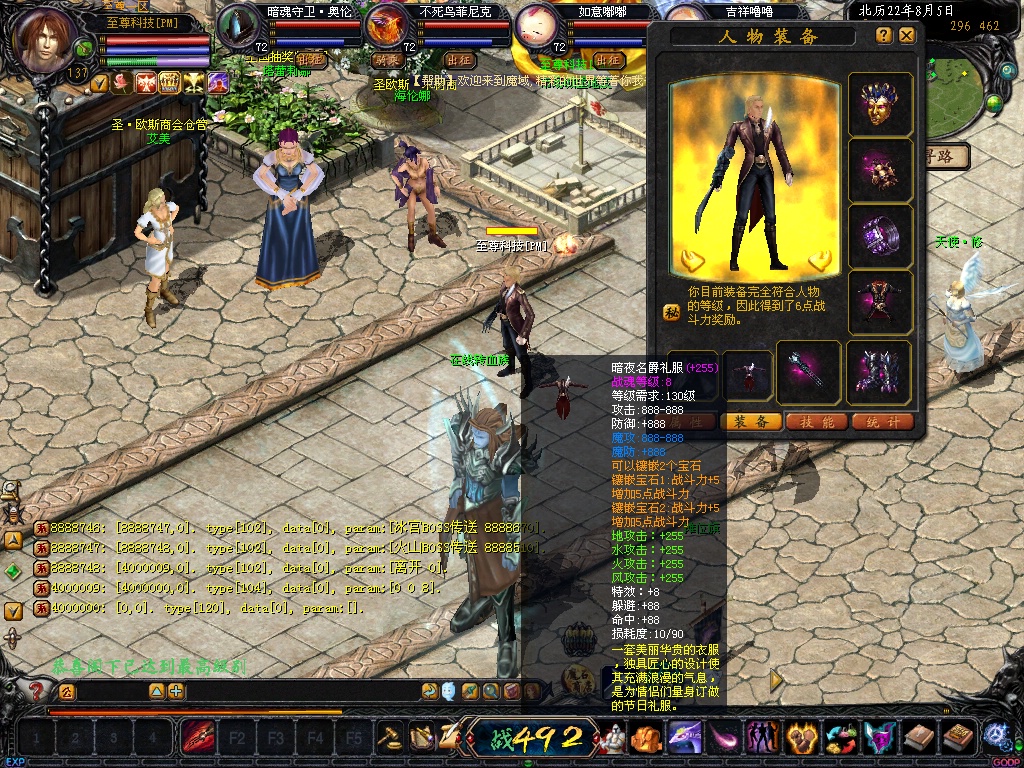Viewport: 1024px width, 768px height.
Task: Activate the red slash skill on hotbar
Action: [x=196, y=739]
